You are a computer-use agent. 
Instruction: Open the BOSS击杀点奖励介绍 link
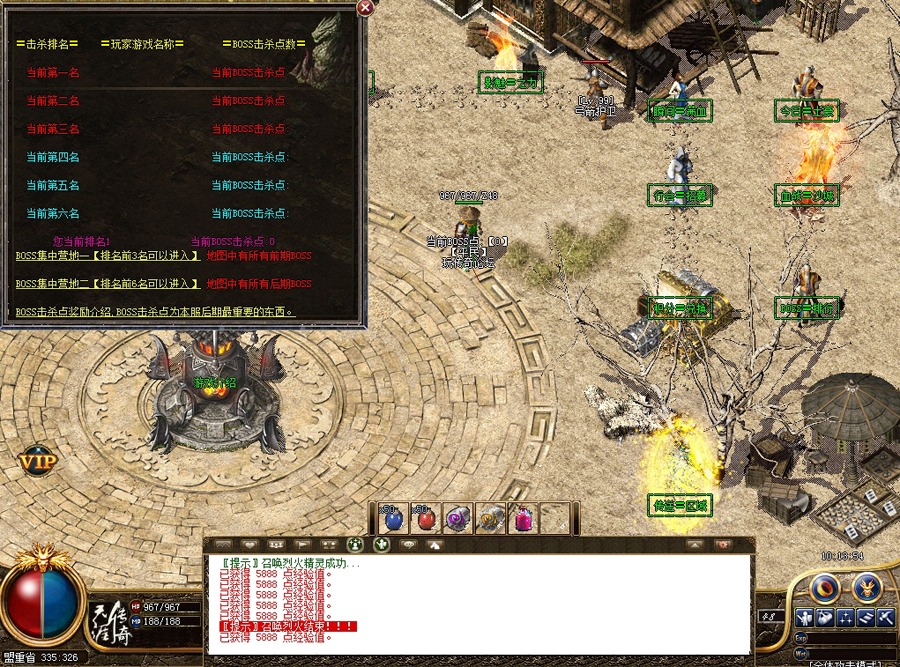pos(155,312)
